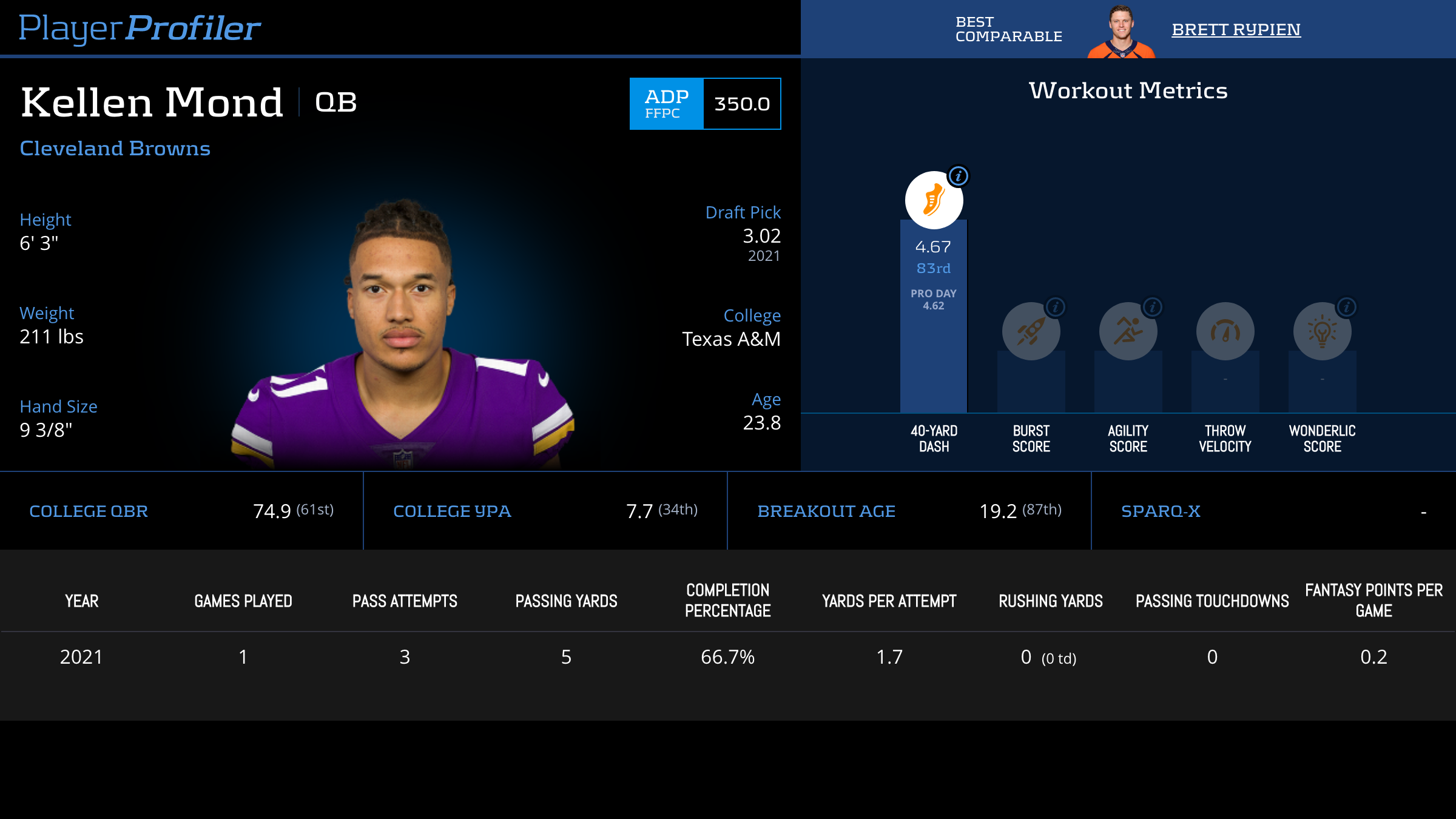The width and height of the screenshot is (1456, 819).
Task: Expand the SPARQ-X metric section
Action: 1161,511
